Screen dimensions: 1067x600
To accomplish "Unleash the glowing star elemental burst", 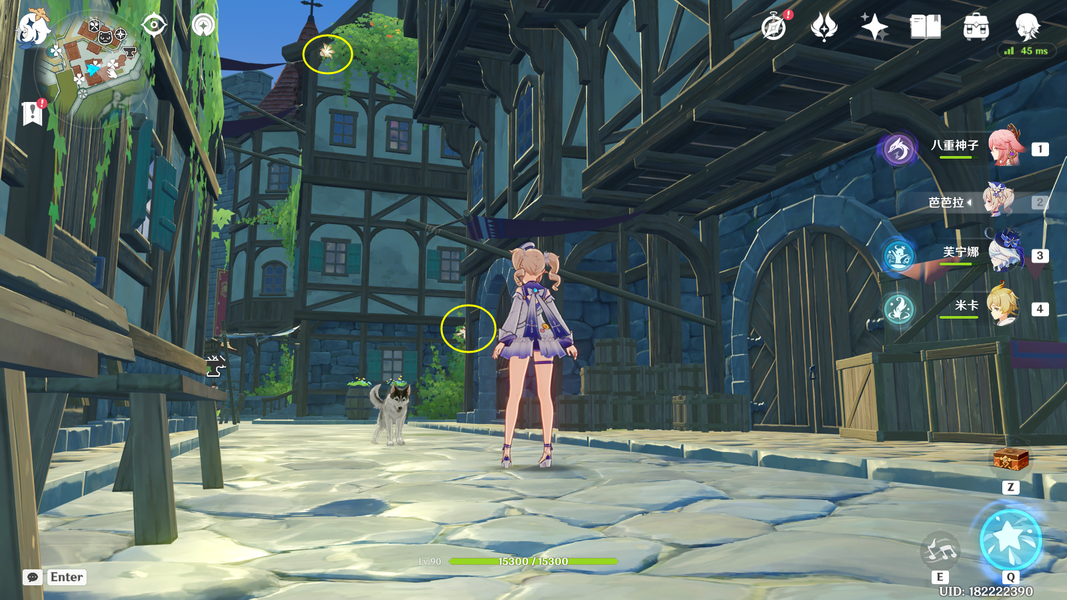I will [1010, 540].
